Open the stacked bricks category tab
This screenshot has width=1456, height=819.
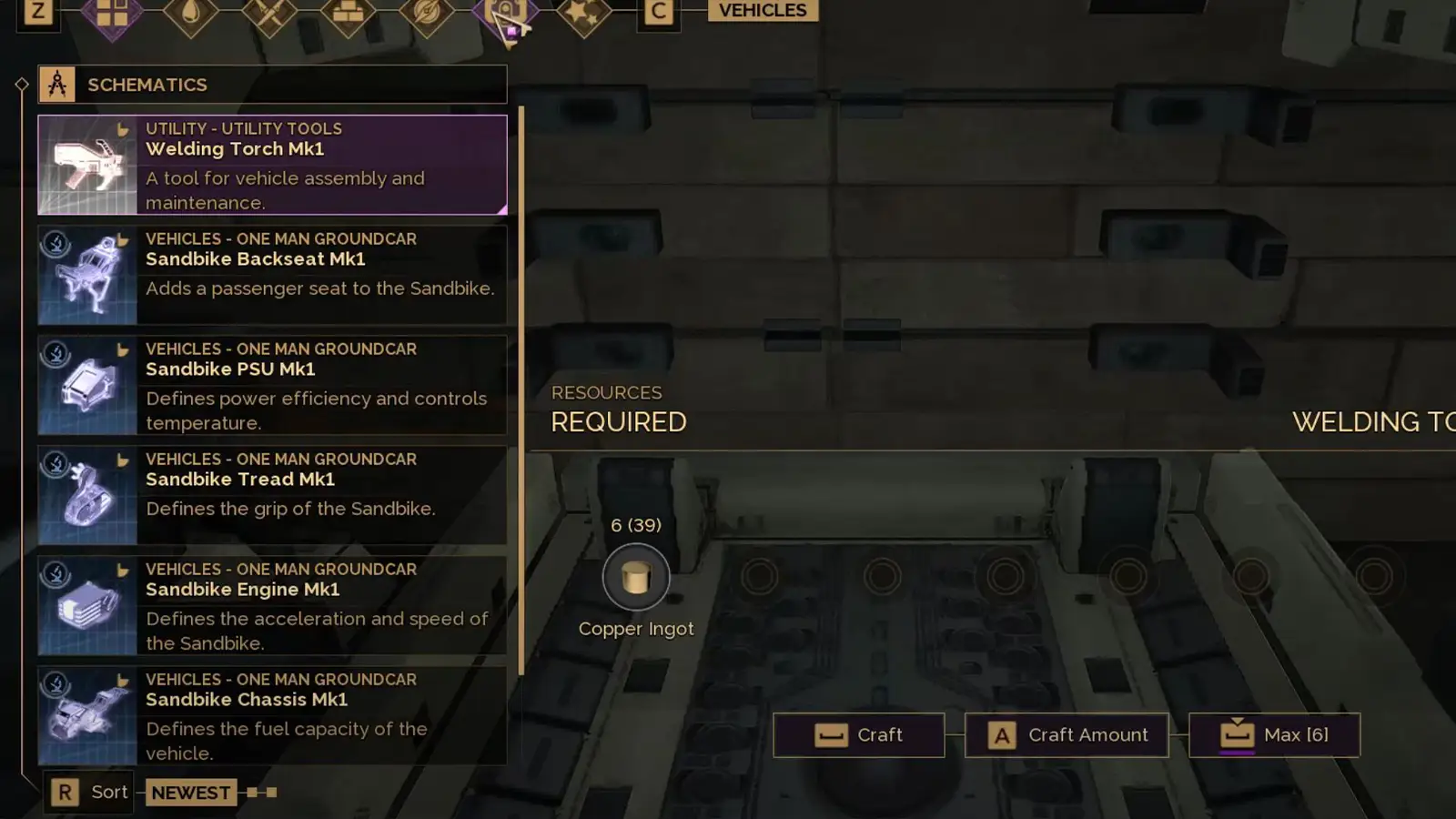[x=349, y=14]
